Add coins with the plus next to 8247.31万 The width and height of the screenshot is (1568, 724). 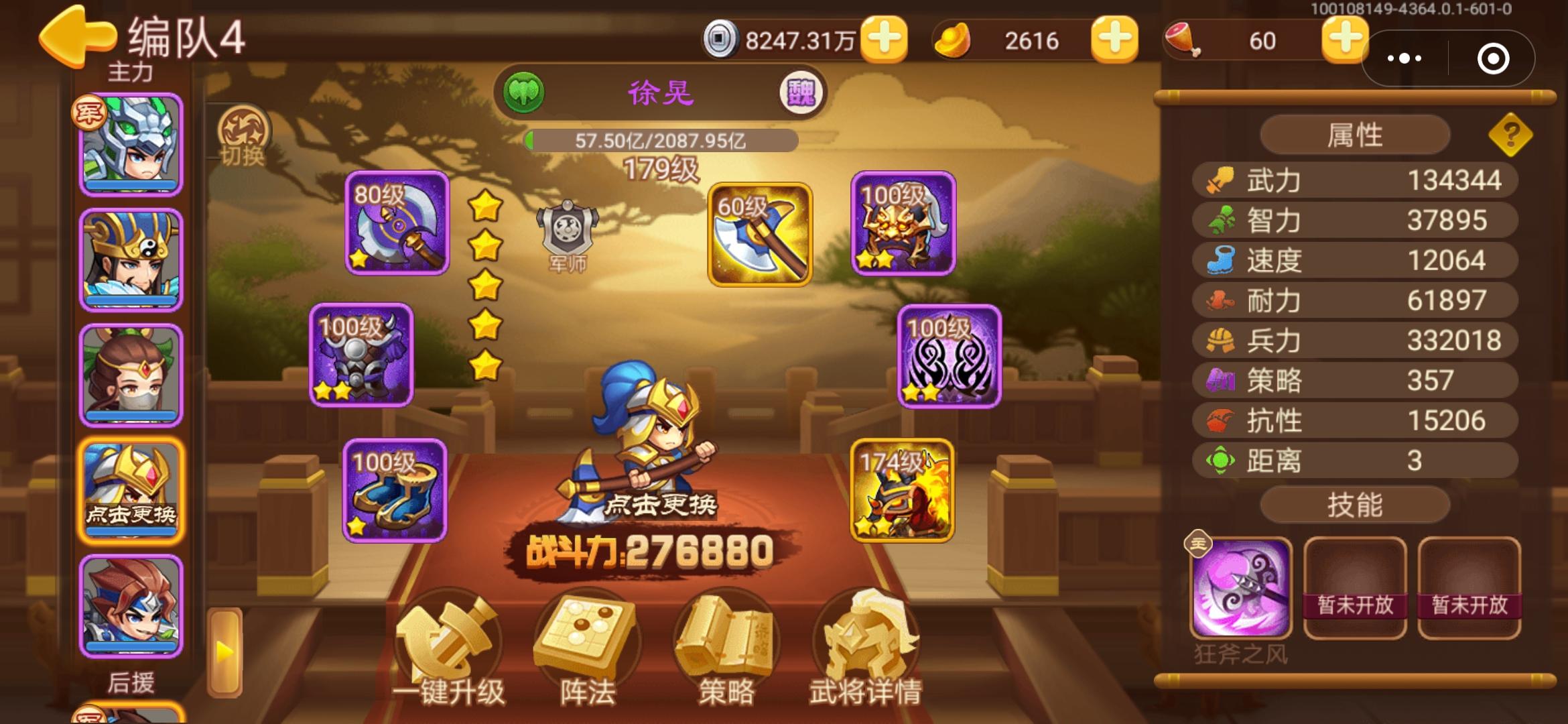coord(889,40)
